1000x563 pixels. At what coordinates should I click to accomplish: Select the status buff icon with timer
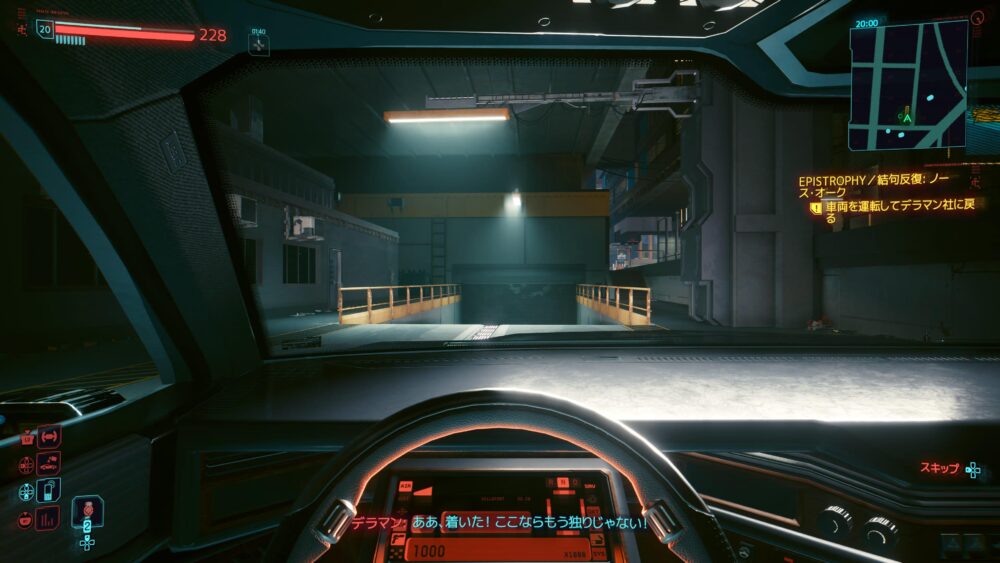pos(259,43)
